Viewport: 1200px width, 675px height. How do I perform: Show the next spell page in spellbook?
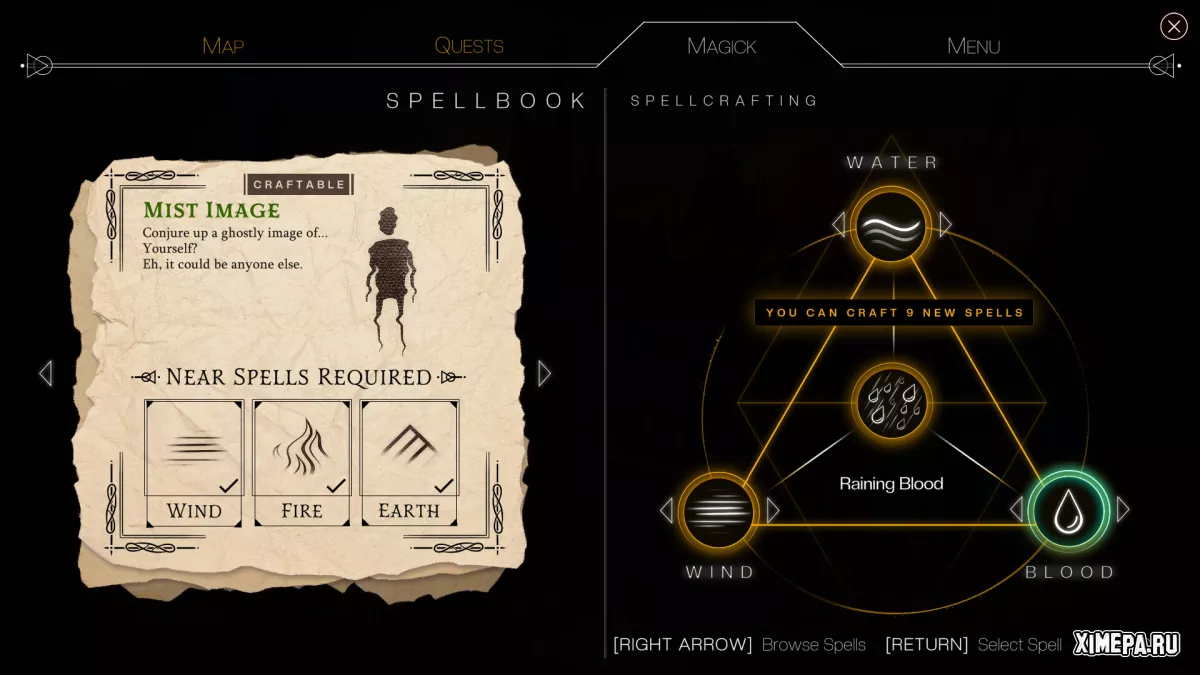click(x=544, y=373)
